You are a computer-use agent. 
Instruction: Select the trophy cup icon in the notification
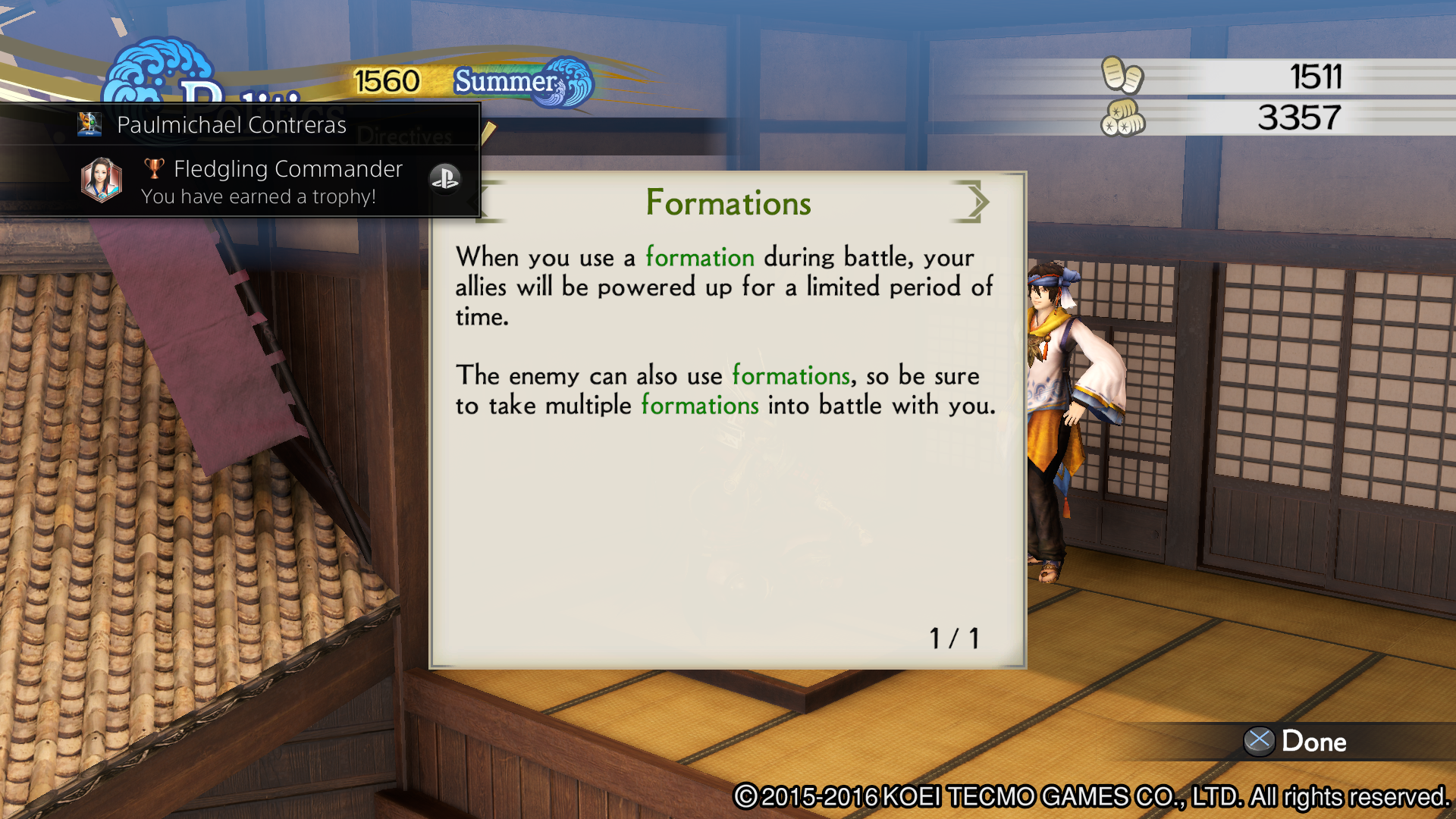[155, 168]
